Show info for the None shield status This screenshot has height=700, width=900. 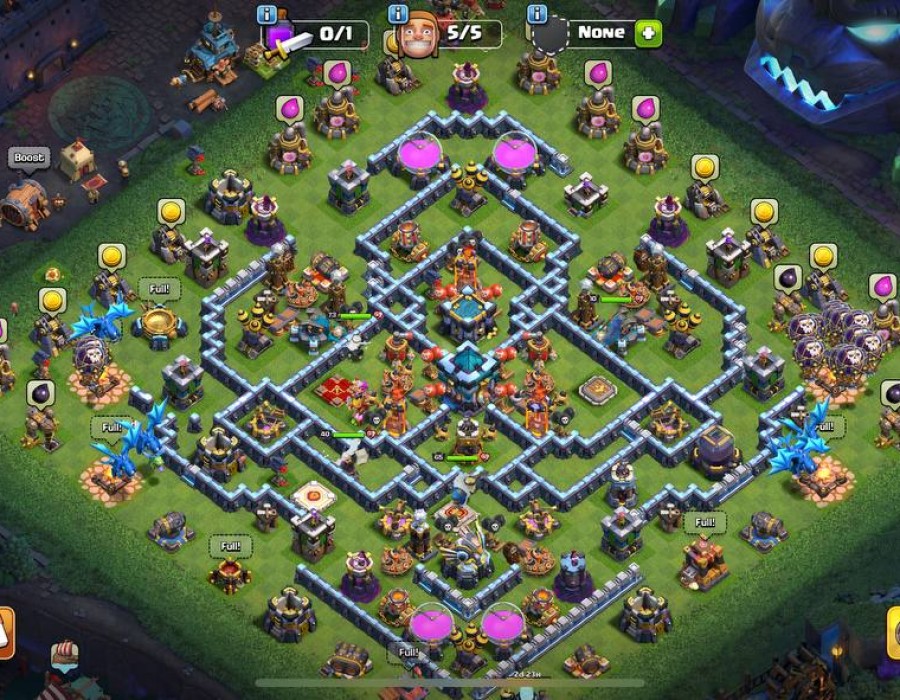pos(538,15)
